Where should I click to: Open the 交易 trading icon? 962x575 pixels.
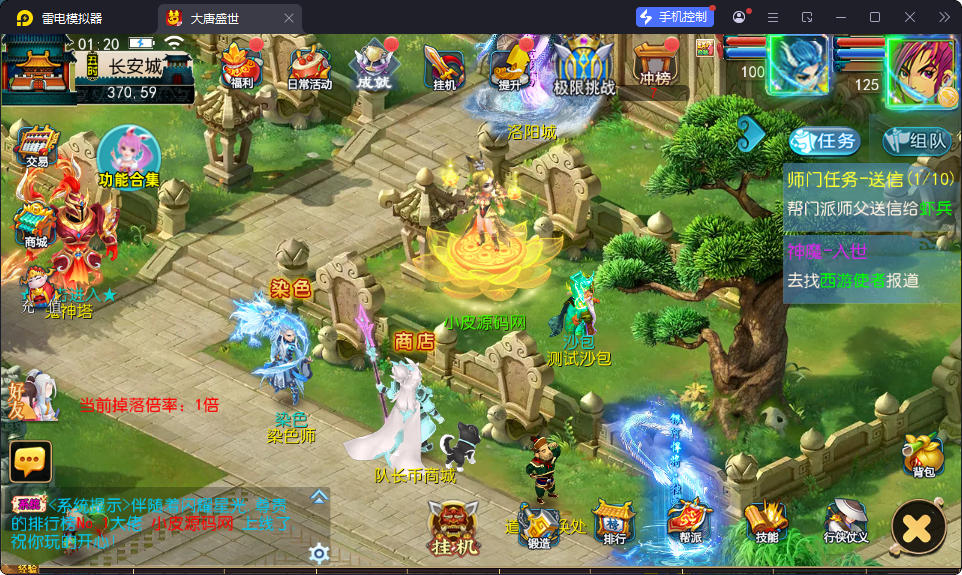[x=37, y=147]
